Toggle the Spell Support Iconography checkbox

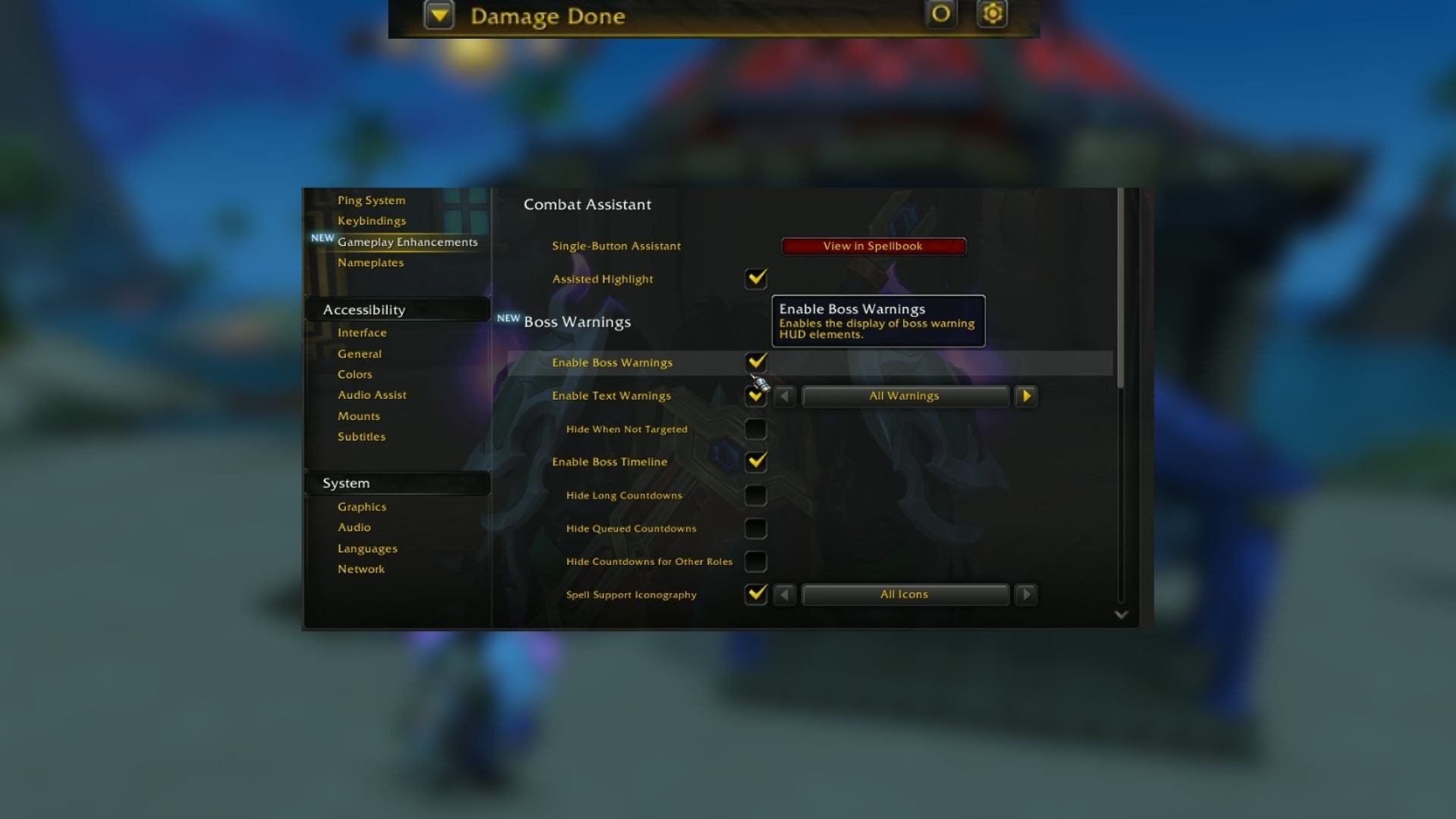(x=755, y=595)
